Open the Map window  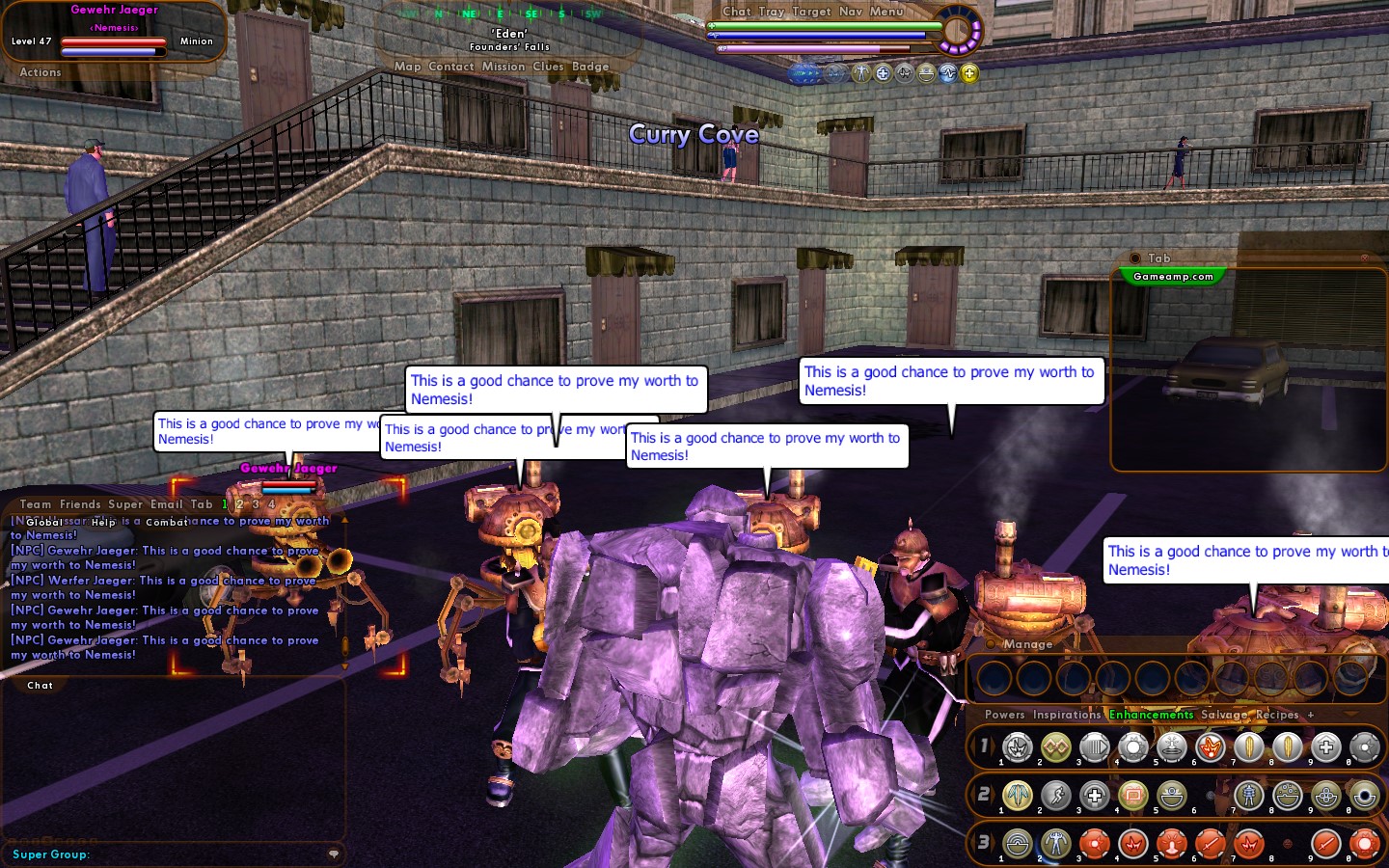[407, 67]
